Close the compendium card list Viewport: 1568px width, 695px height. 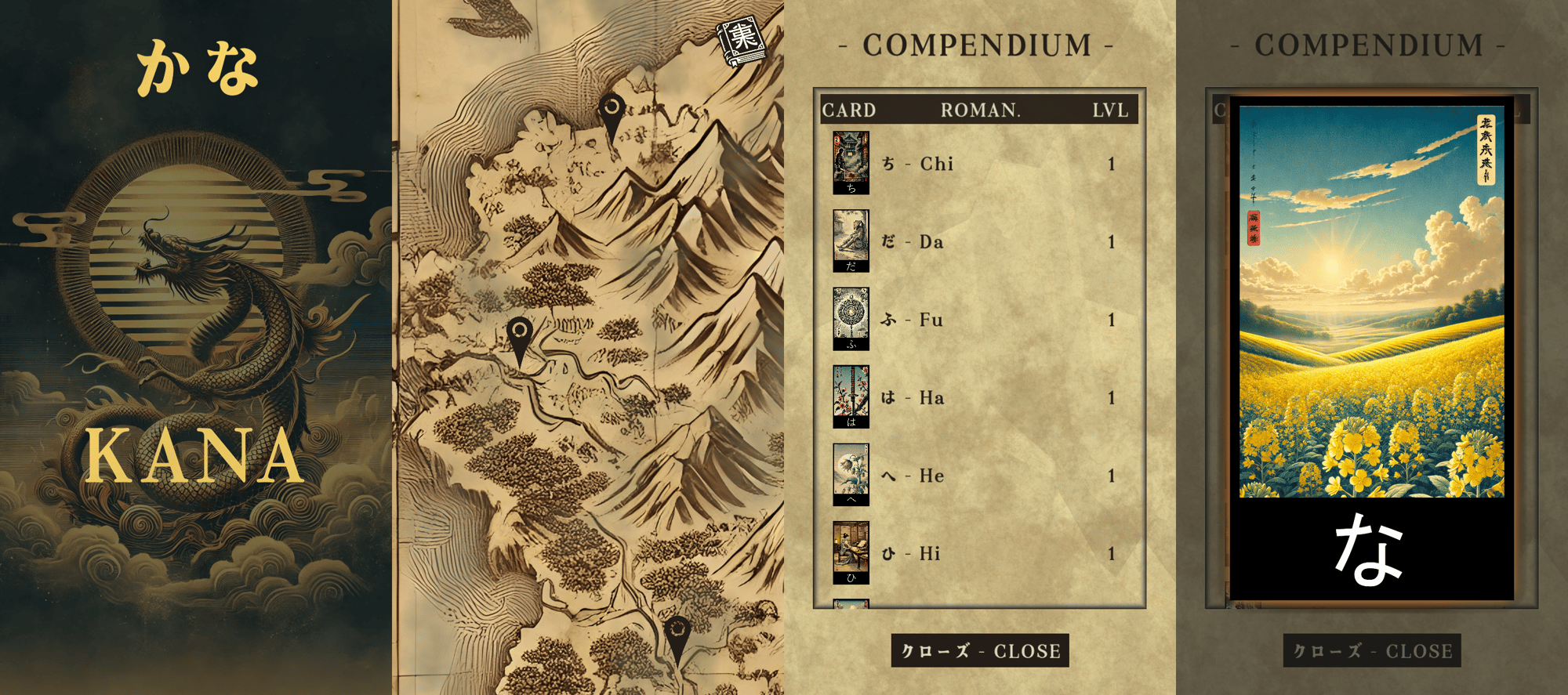click(x=980, y=651)
